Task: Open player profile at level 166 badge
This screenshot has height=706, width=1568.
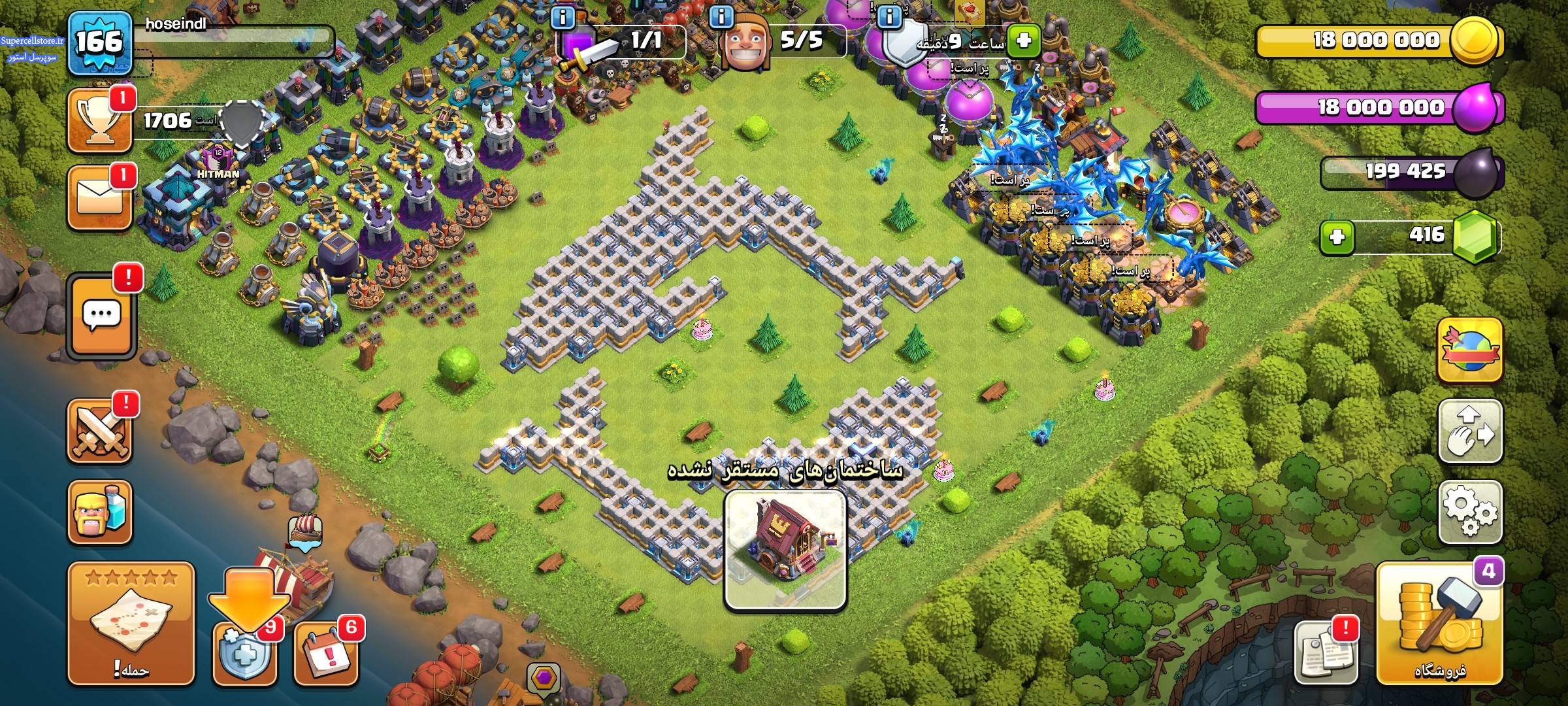Action: point(99,42)
